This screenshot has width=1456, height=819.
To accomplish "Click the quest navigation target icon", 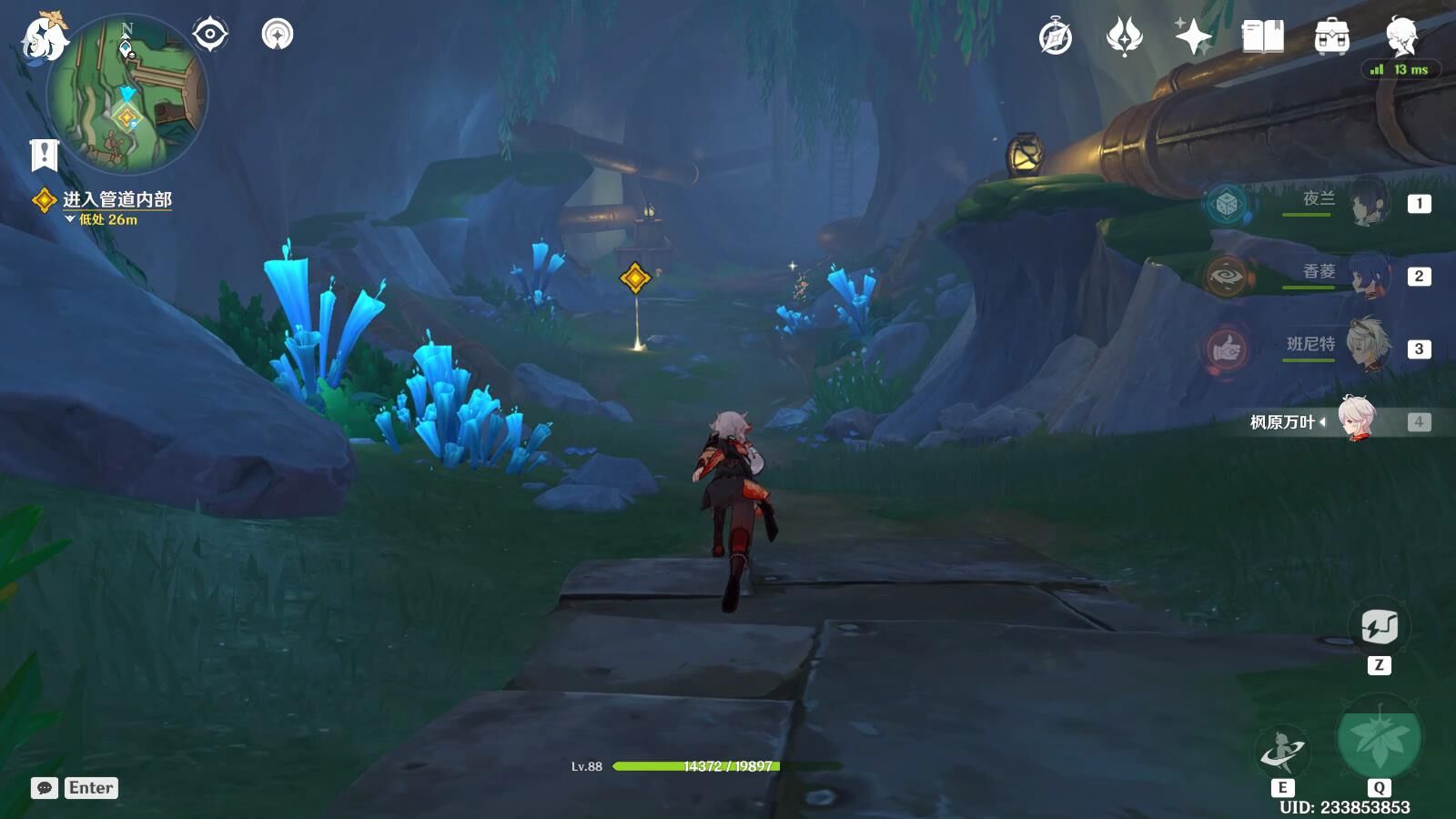I will [209, 35].
